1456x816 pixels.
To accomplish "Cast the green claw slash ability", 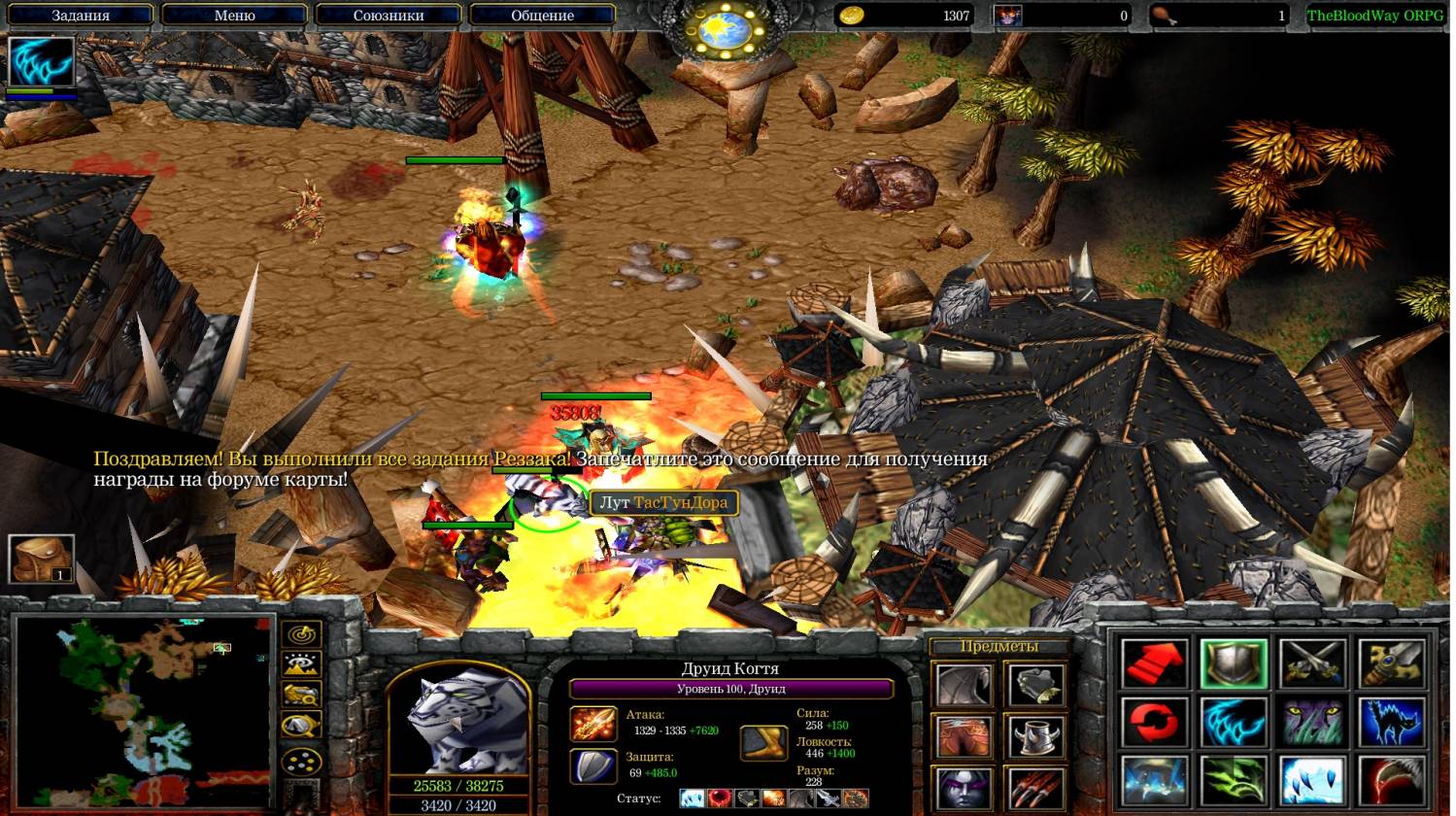I will [1234, 782].
